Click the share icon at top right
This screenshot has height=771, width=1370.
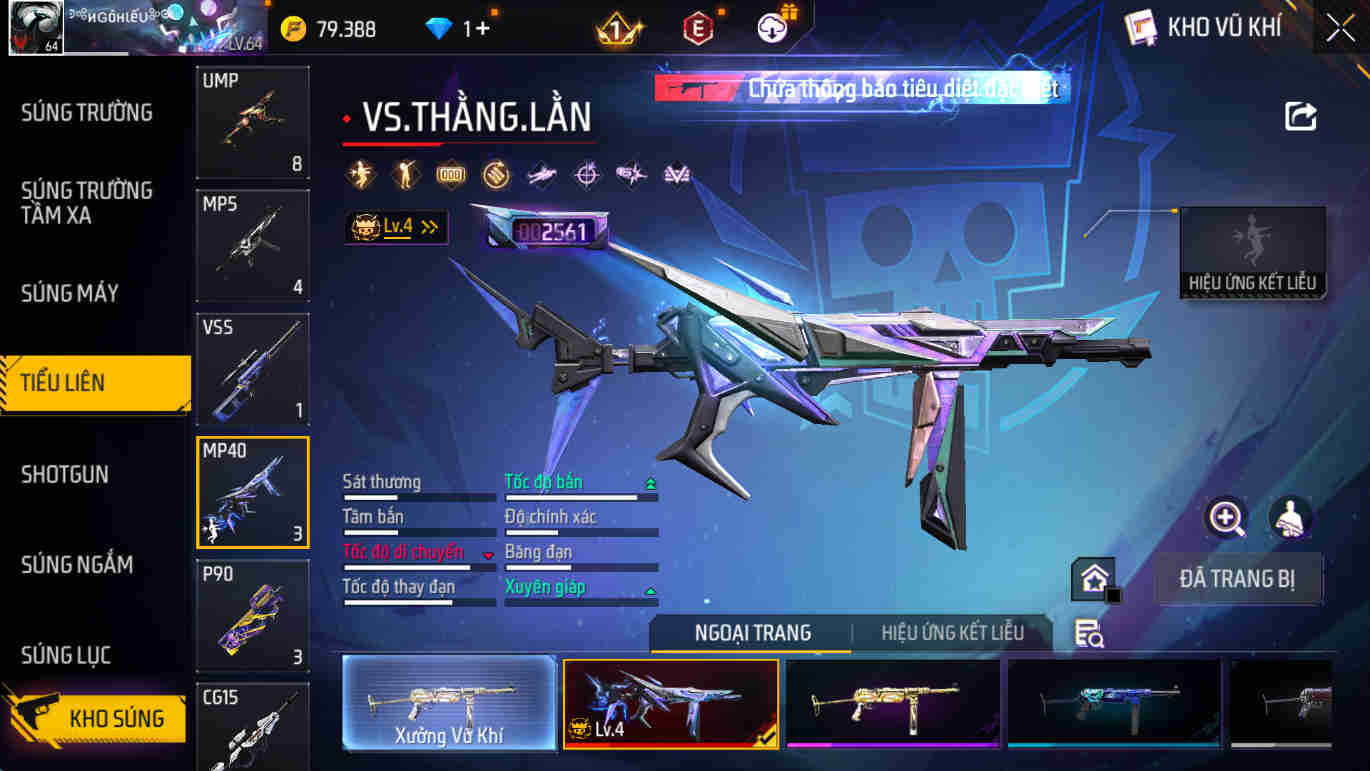1298,117
